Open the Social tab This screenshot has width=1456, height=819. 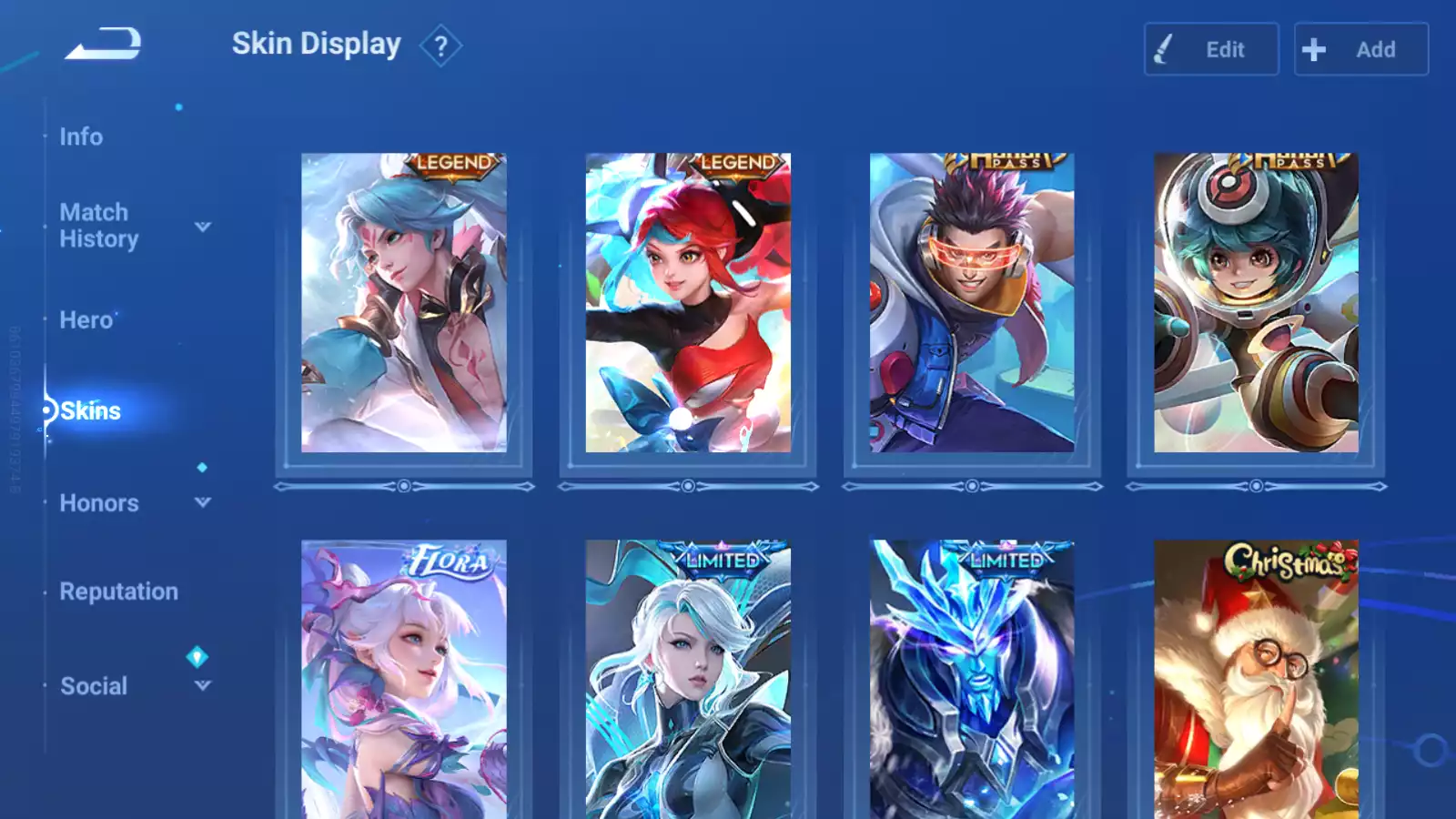(94, 686)
